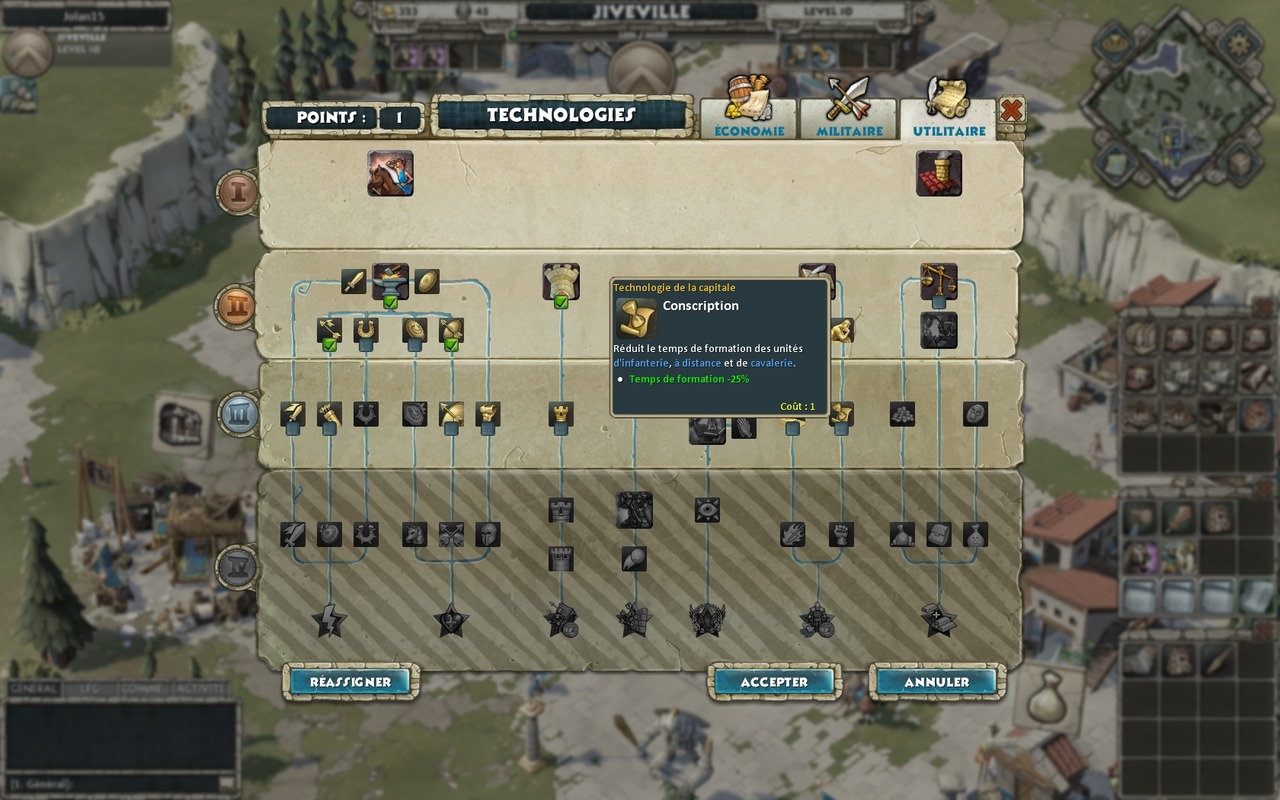Screen dimensions: 1280x800
Task: Select the anvil technology icon
Action: (x=390, y=280)
